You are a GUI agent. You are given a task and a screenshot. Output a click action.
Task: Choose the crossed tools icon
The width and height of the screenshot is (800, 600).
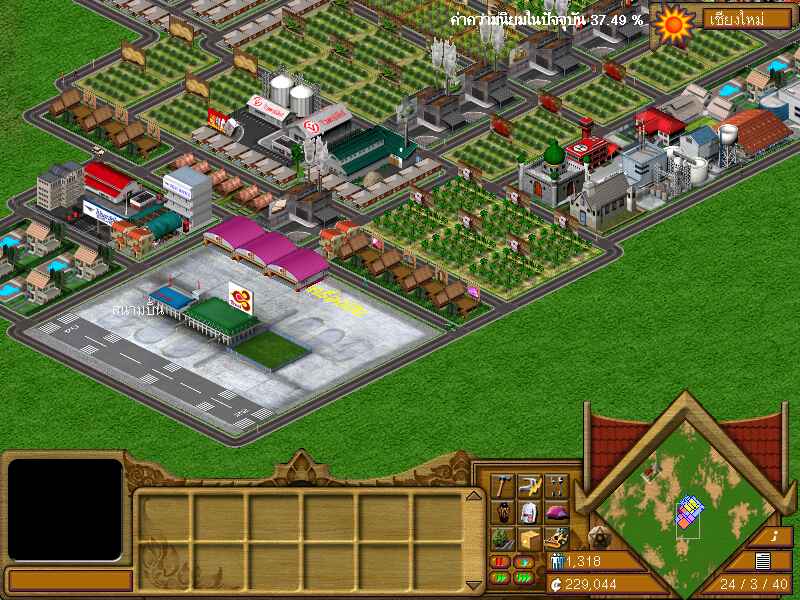click(x=557, y=487)
